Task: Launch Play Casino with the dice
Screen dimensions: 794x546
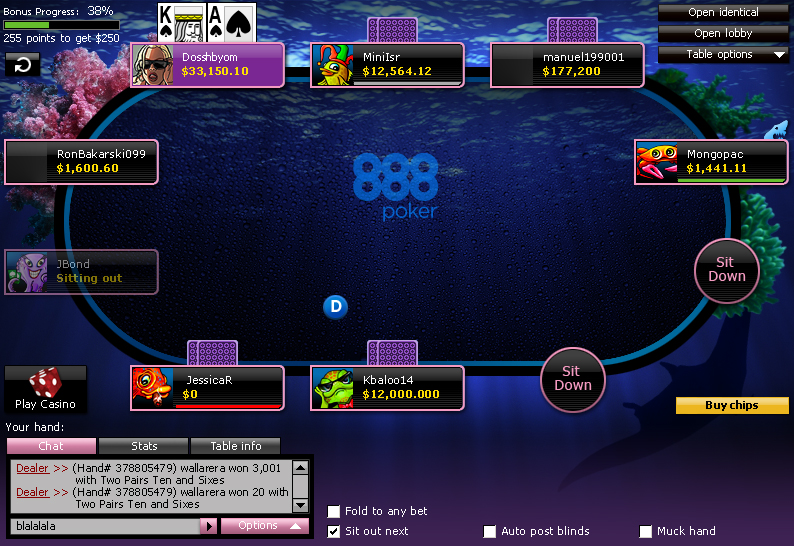Action: click(45, 389)
